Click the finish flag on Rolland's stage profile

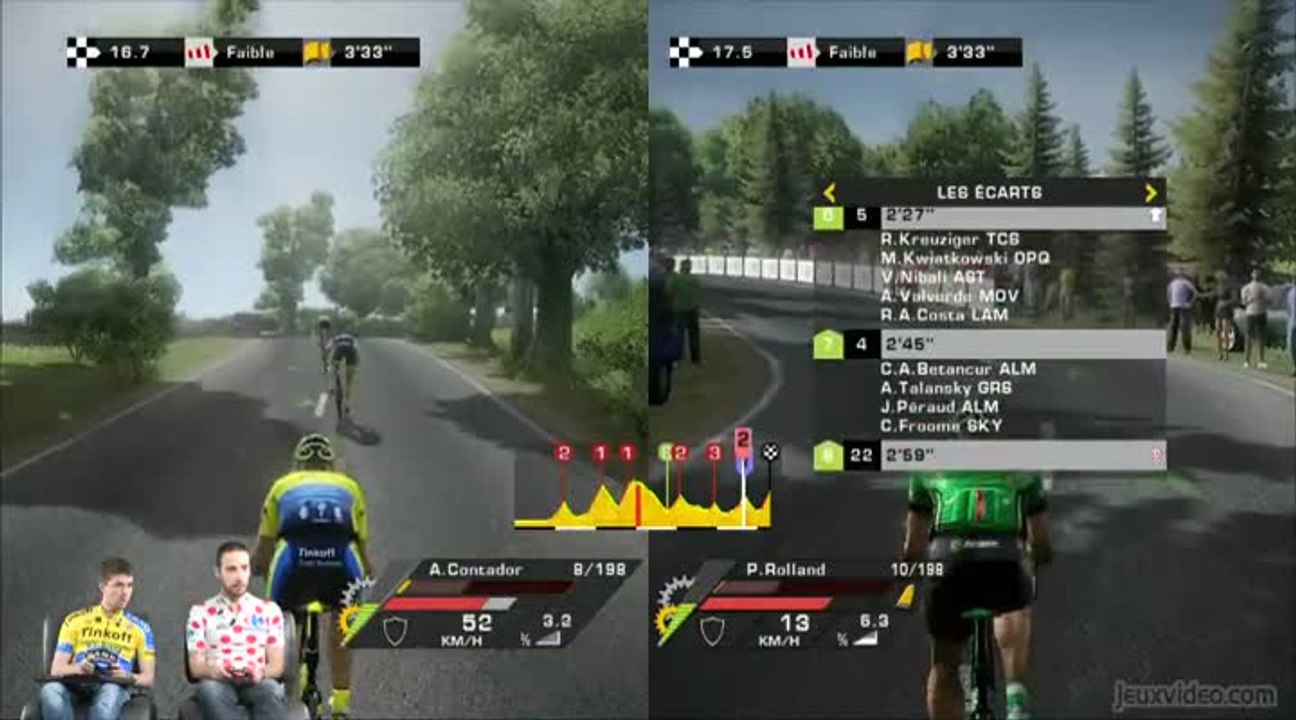[x=770, y=453]
